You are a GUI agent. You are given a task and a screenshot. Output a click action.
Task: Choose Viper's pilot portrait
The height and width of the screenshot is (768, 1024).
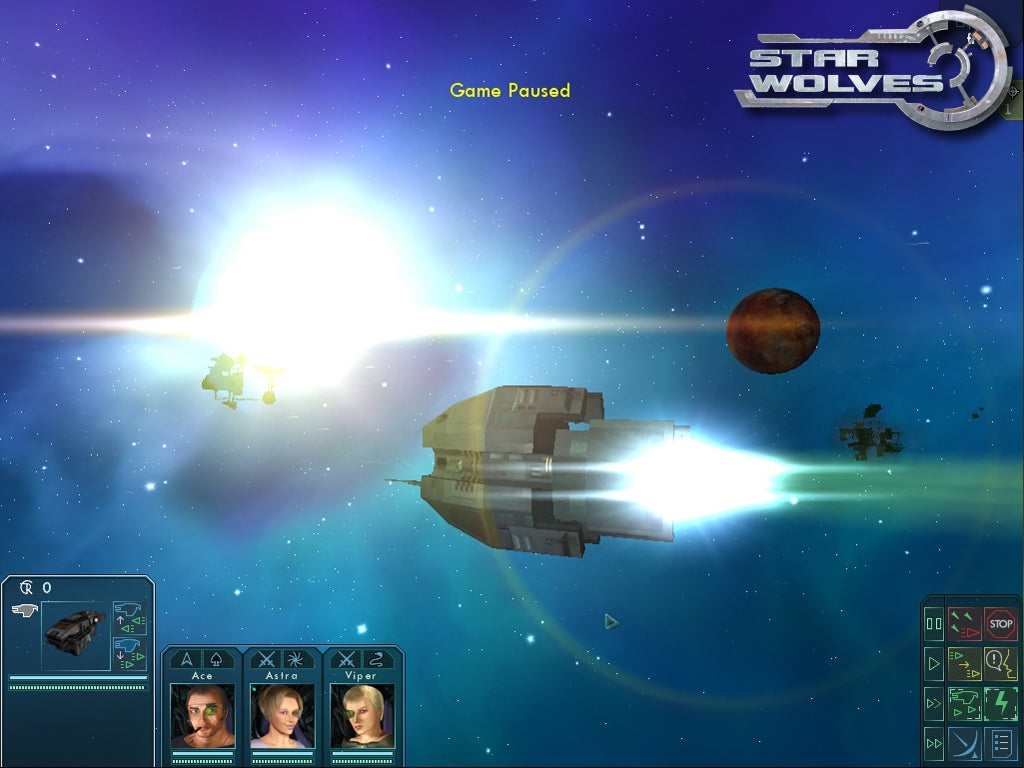pos(362,714)
